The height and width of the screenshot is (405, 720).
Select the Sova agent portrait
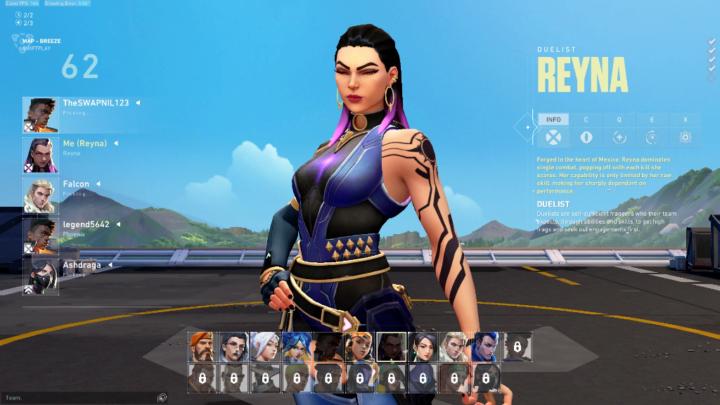click(454, 346)
